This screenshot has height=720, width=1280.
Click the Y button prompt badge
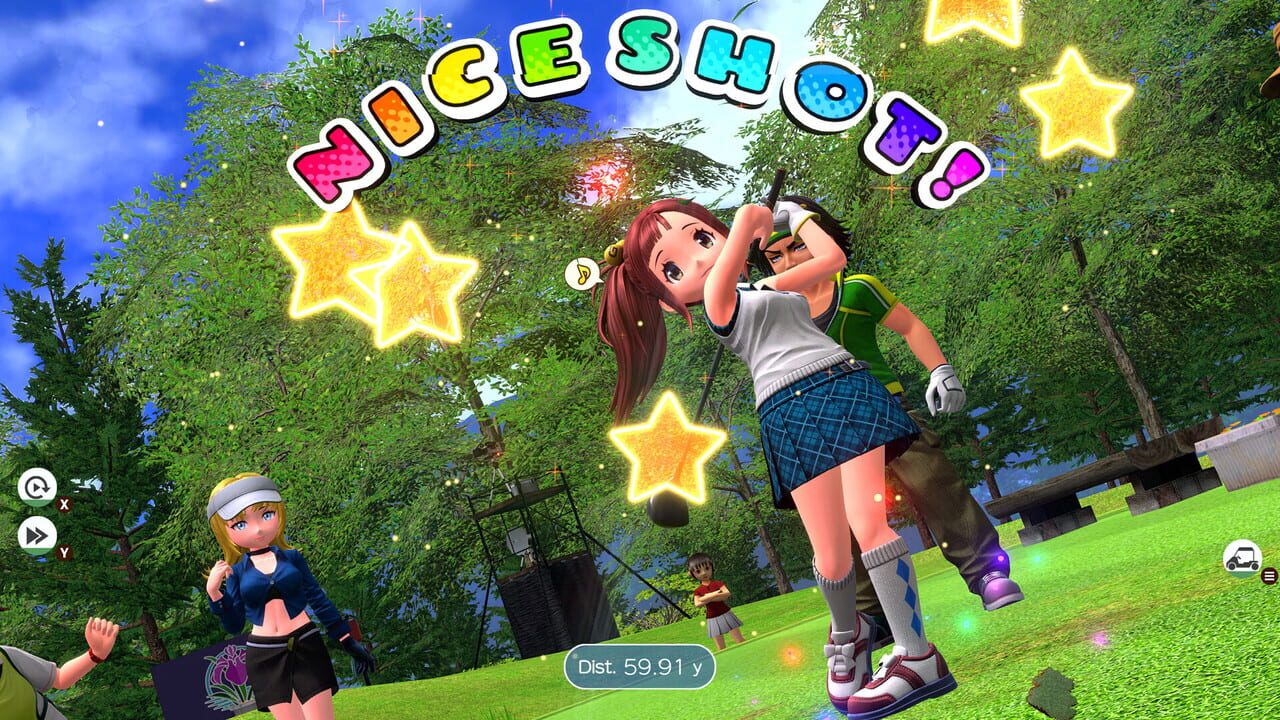tap(64, 551)
